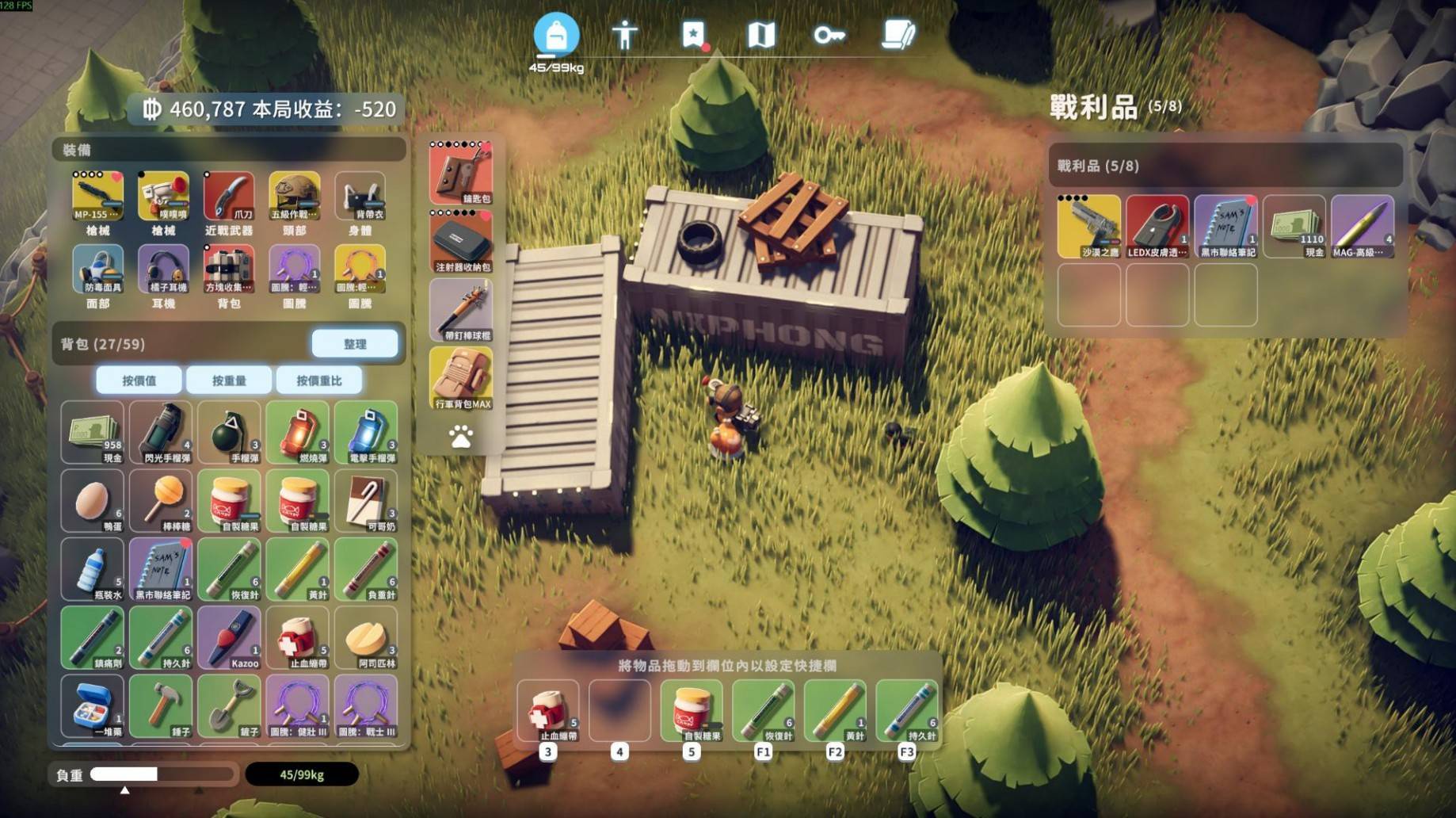This screenshot has width=1456, height=818.
Task: Open the notes journal tab
Action: (x=898, y=35)
